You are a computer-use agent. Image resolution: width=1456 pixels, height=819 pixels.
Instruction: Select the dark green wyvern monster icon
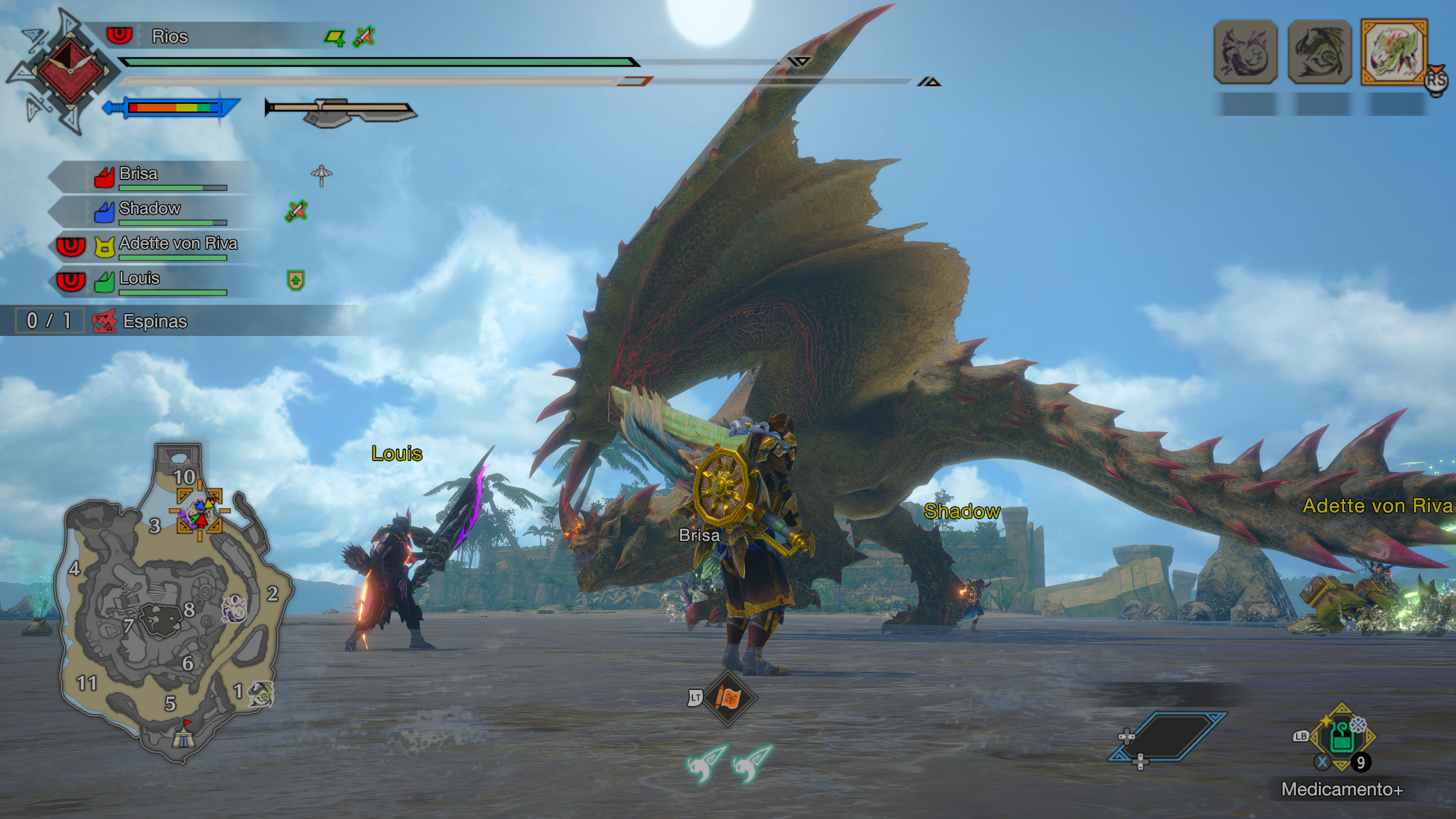pos(1320,52)
